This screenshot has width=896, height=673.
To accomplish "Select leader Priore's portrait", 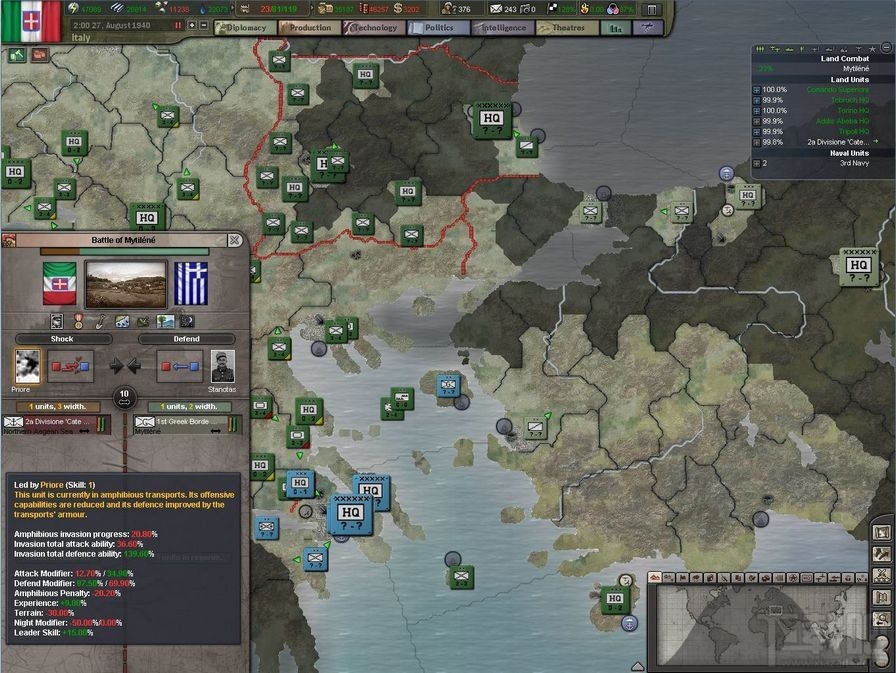I will coord(28,366).
